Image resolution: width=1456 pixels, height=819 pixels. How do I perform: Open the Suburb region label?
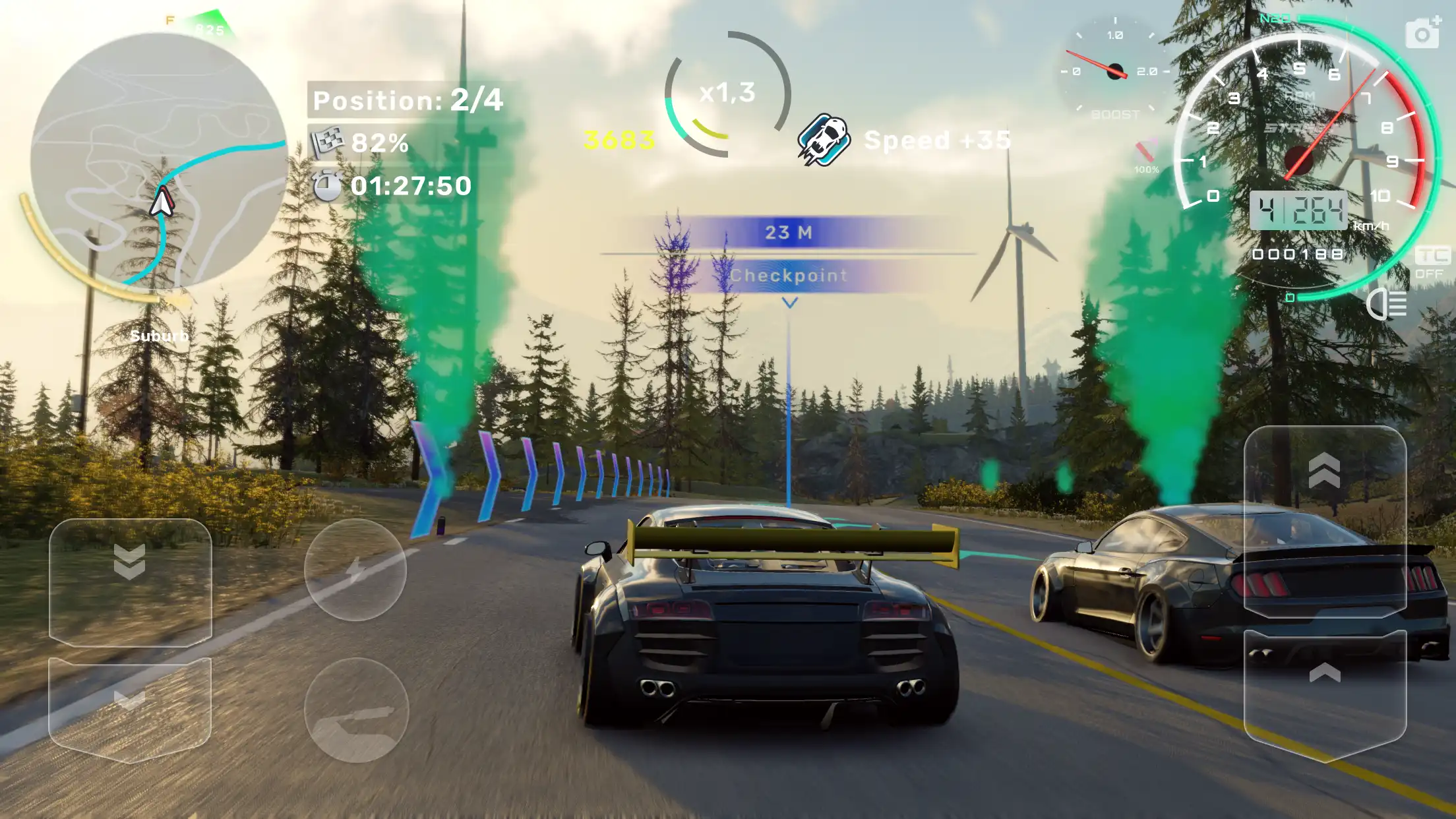pos(158,336)
